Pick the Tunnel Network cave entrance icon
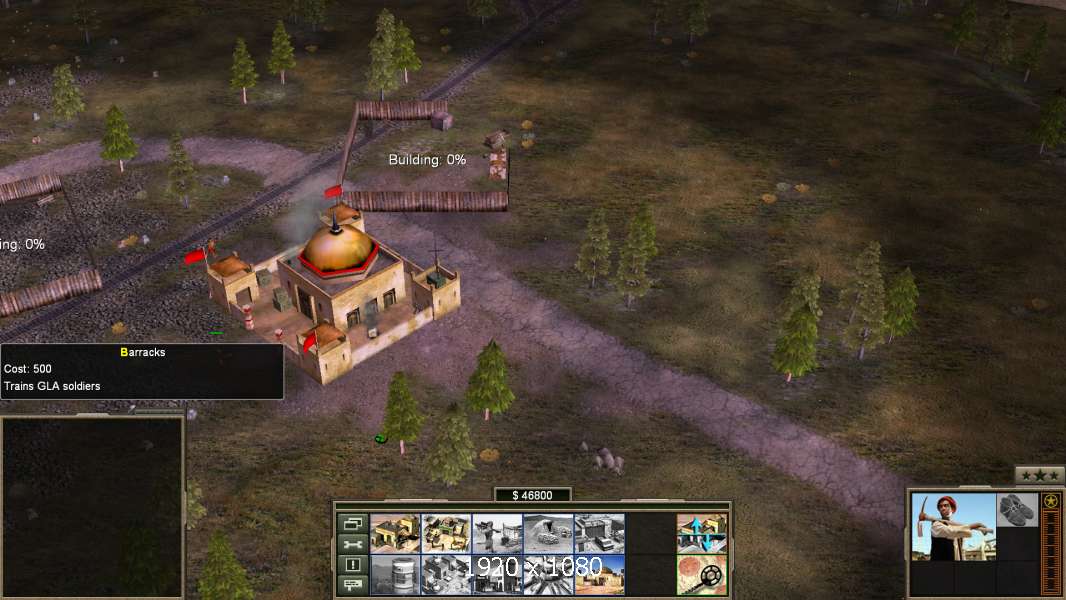 pyautogui.click(x=548, y=533)
